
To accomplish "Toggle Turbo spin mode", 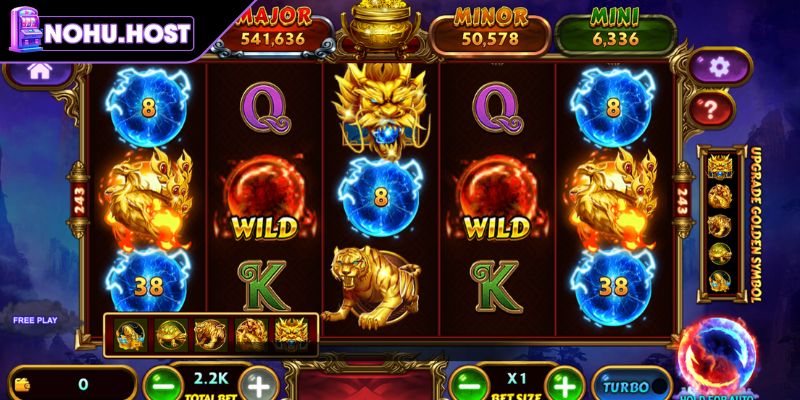I will [x=632, y=385].
